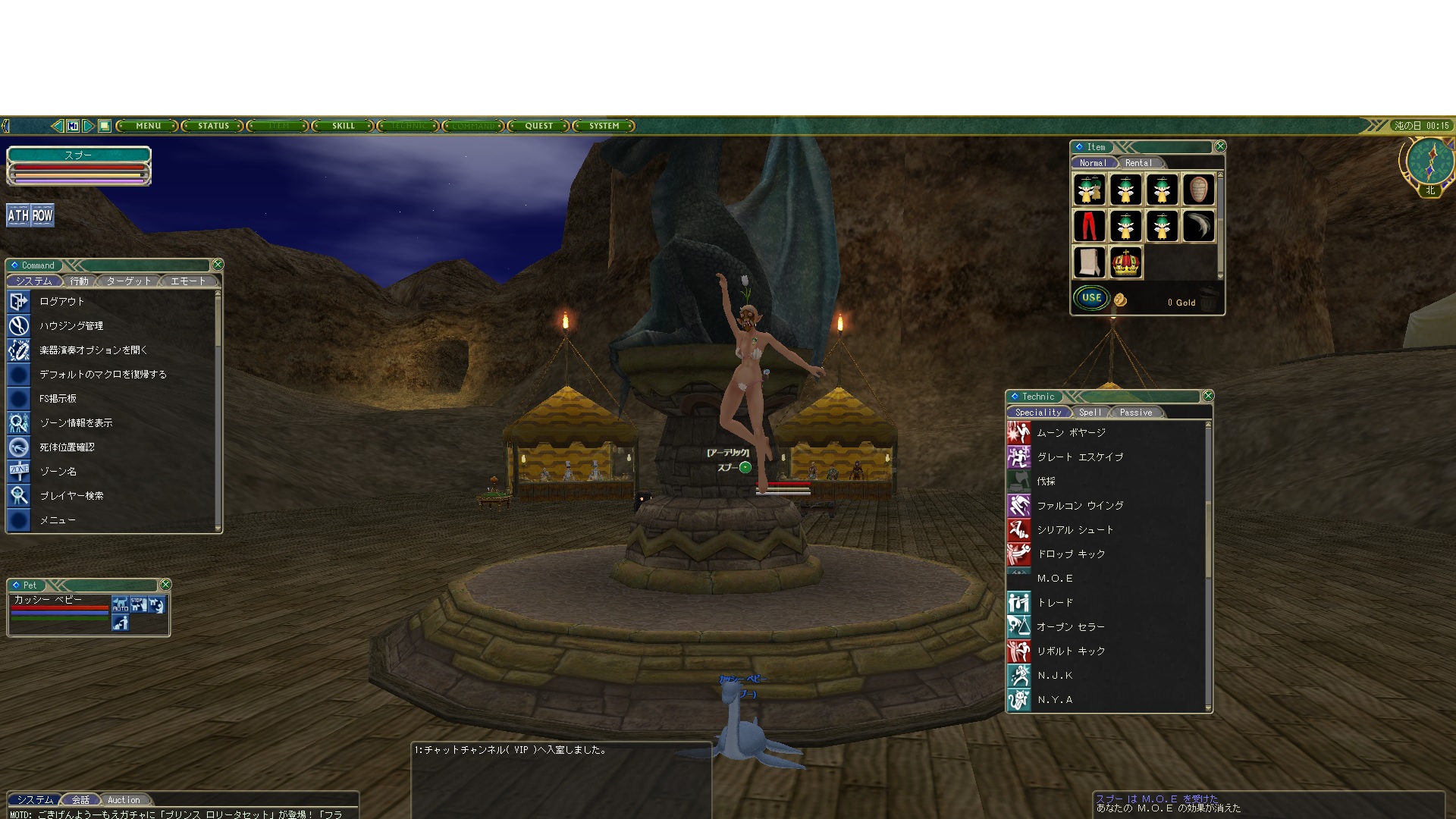
Task: Close the Technic window
Action: coord(1208,396)
